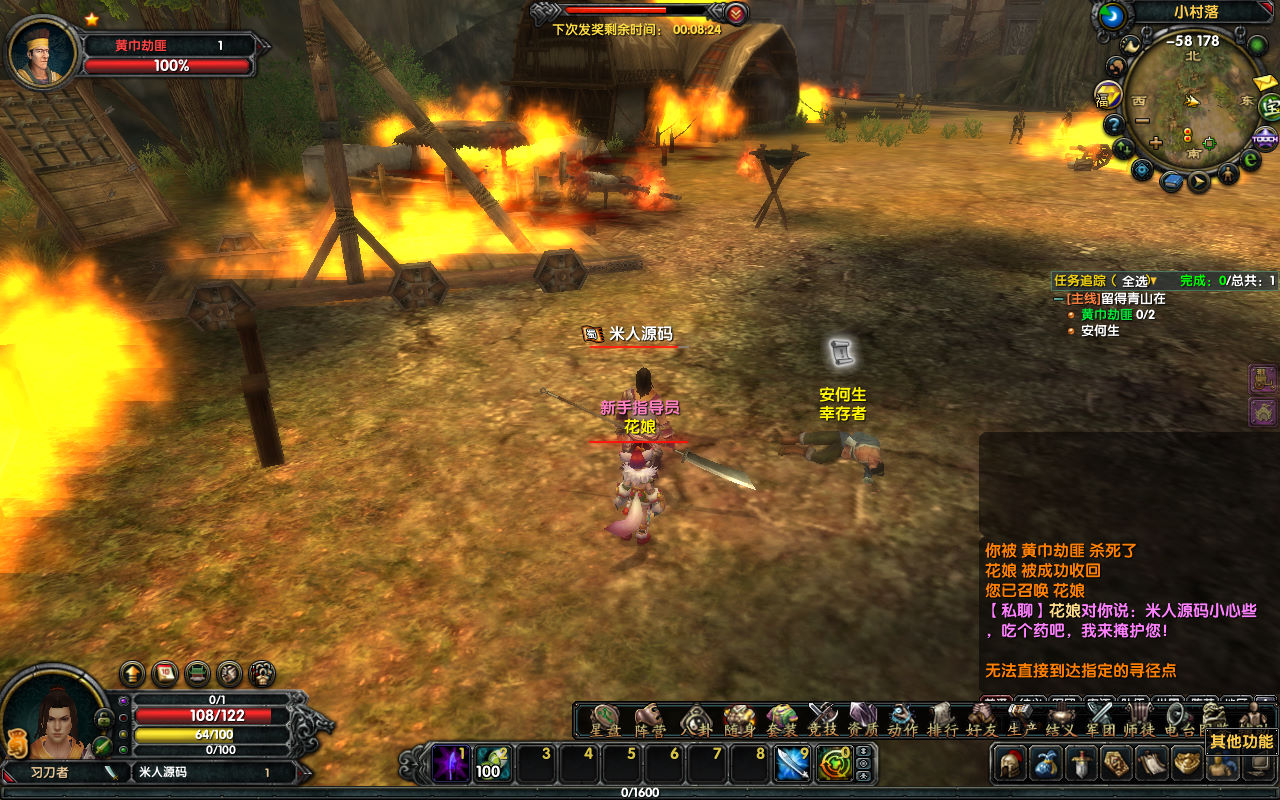
Task: Click the minimap zoom-in plus button
Action: click(x=1156, y=143)
